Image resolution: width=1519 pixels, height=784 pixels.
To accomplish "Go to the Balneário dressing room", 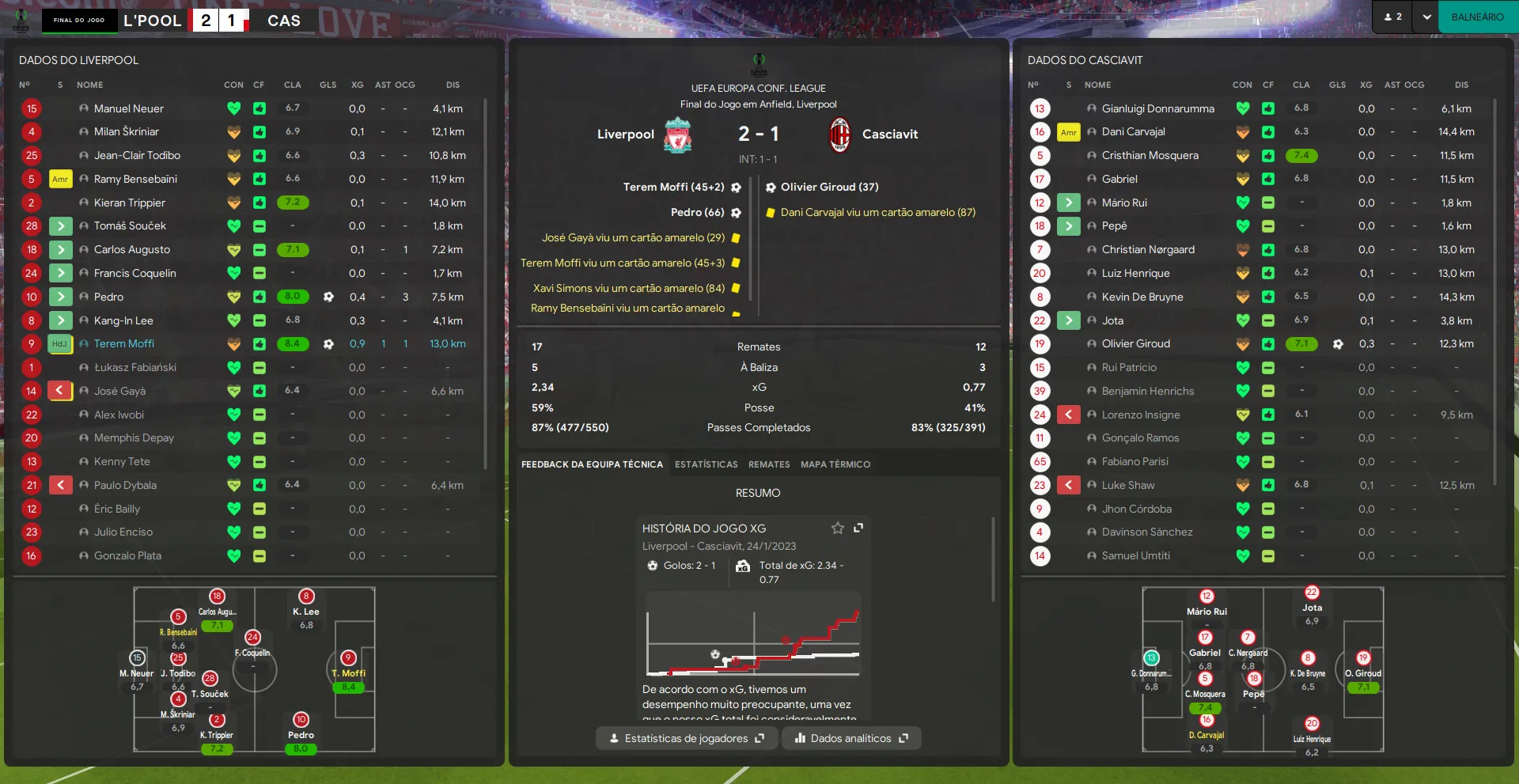I will tap(1477, 17).
